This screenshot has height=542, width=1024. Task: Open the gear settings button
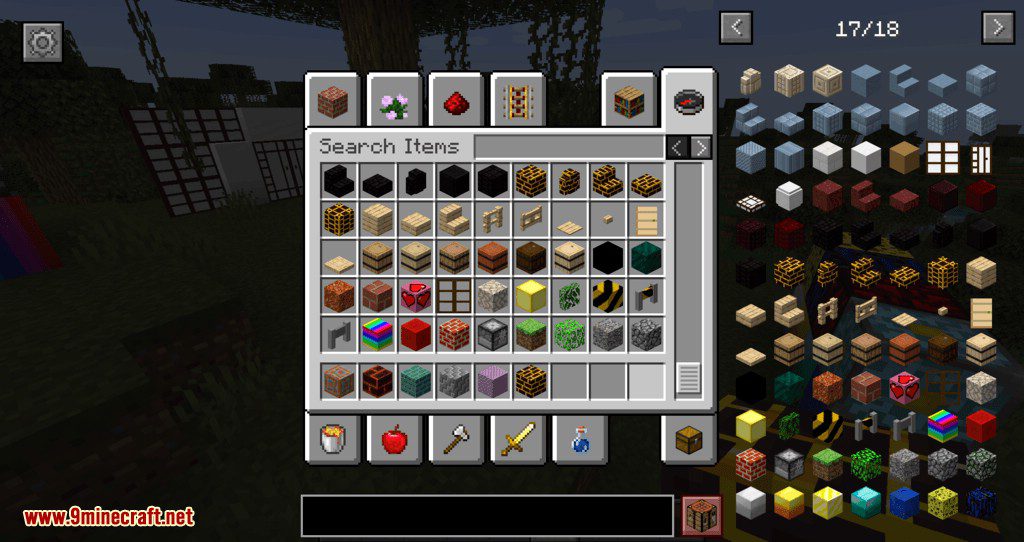pyautogui.click(x=43, y=42)
